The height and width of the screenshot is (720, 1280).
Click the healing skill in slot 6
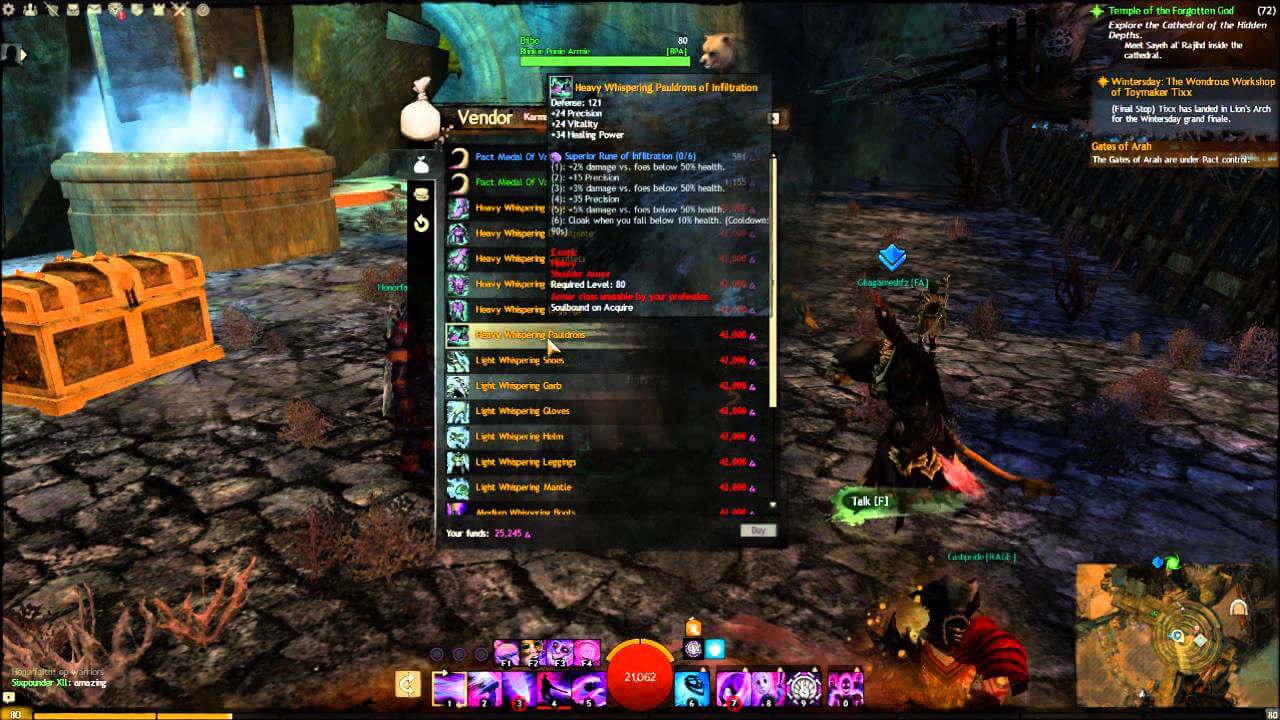[x=691, y=685]
